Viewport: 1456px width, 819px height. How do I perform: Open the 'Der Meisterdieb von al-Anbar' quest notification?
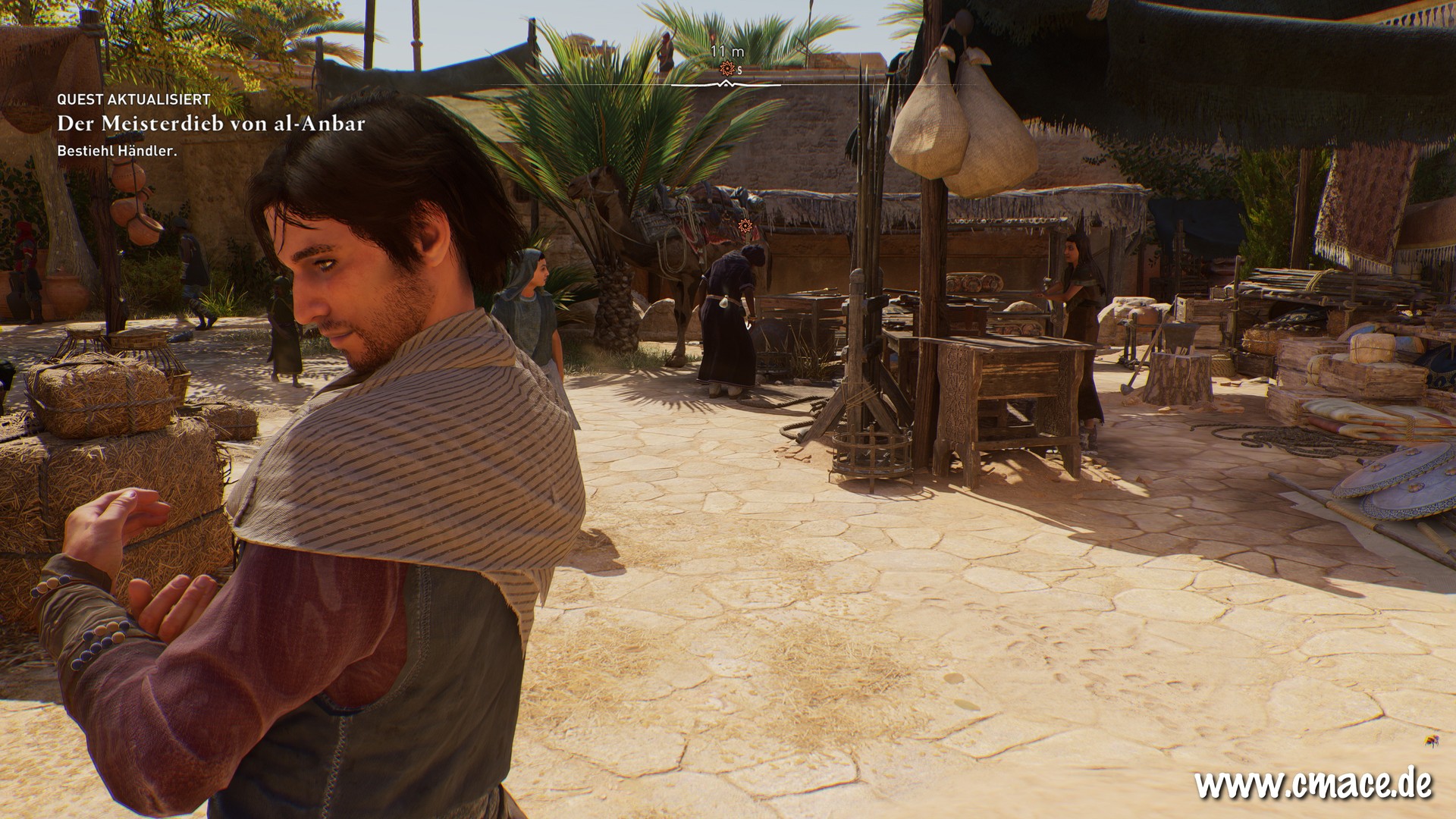(x=211, y=124)
